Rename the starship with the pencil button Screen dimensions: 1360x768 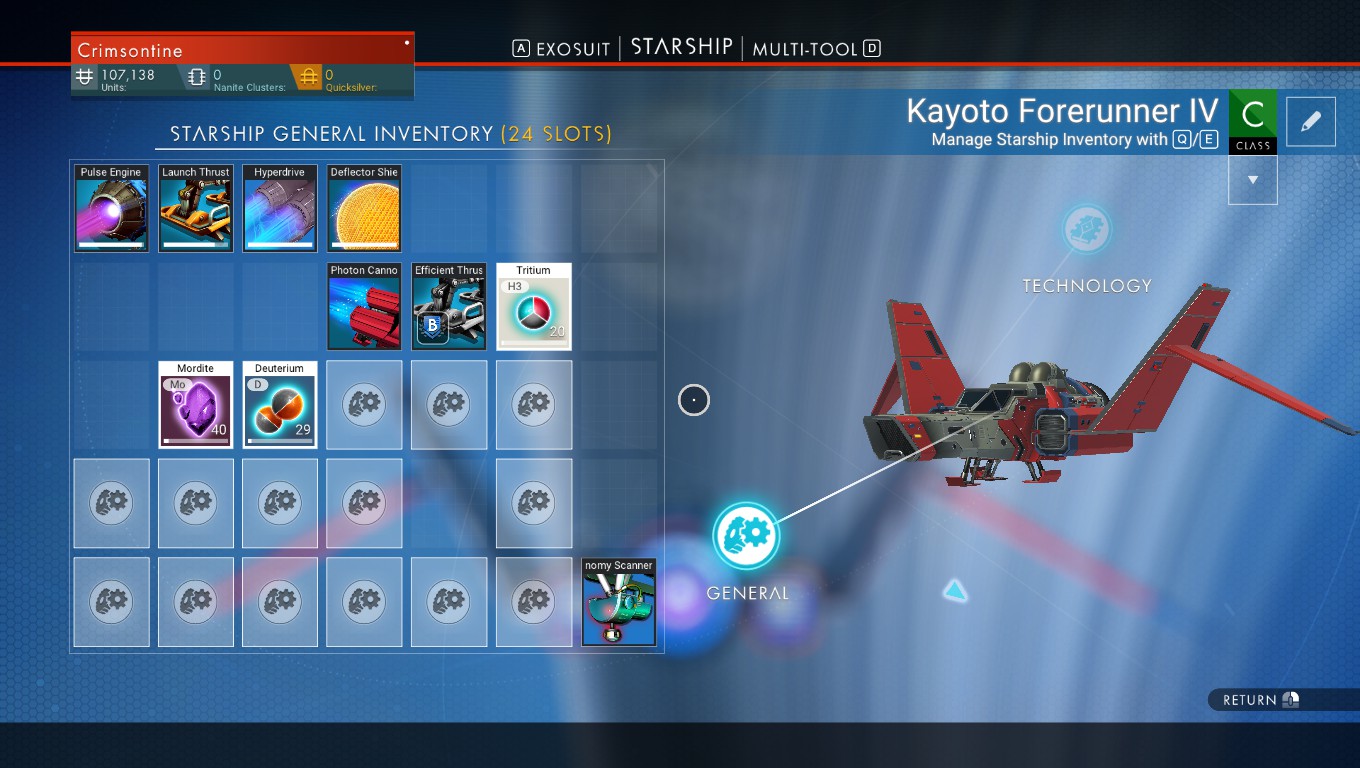click(x=1311, y=121)
